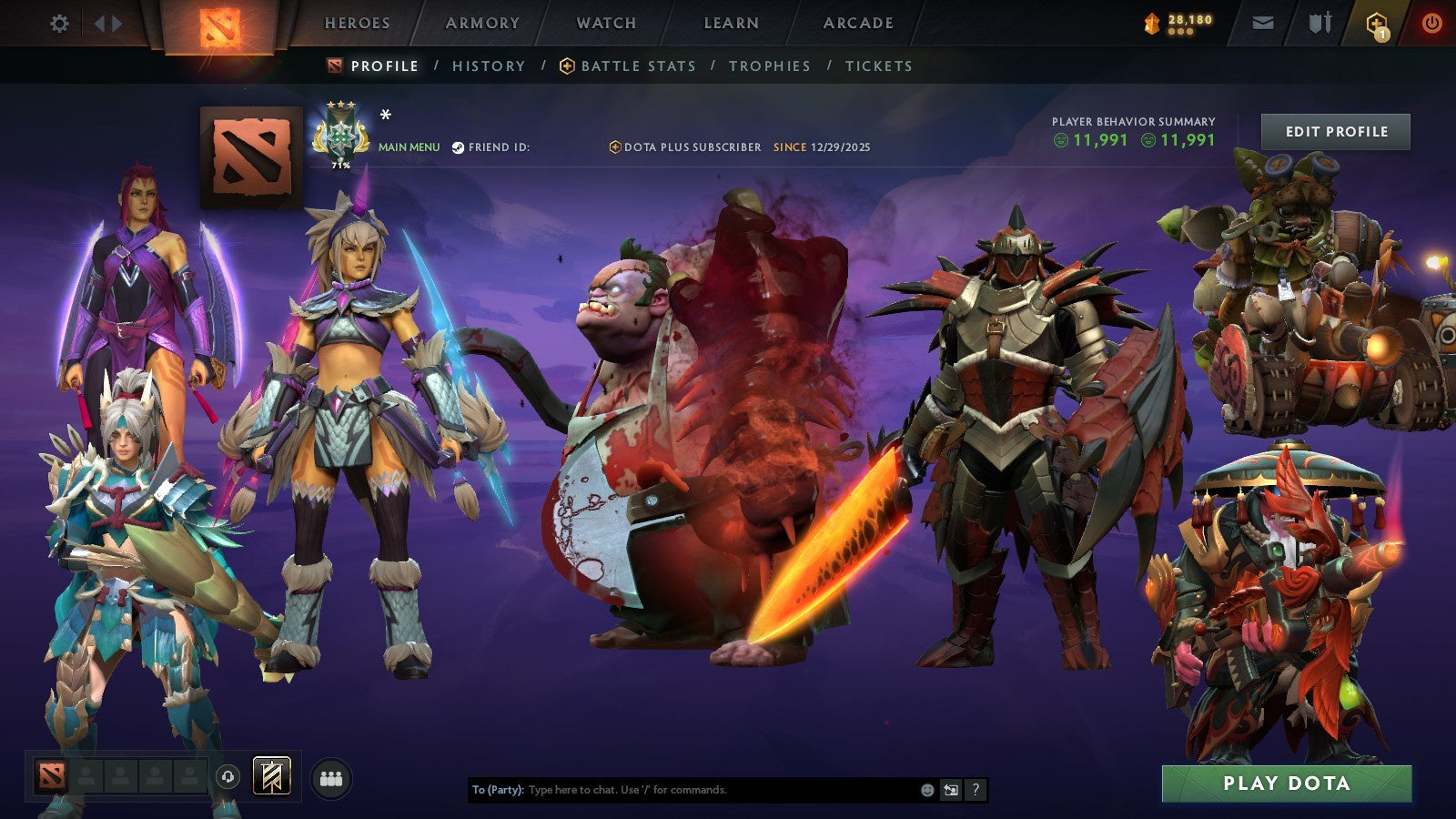Open the emoticon picker in the chat bar
This screenshot has width=1456, height=819.
click(x=927, y=790)
